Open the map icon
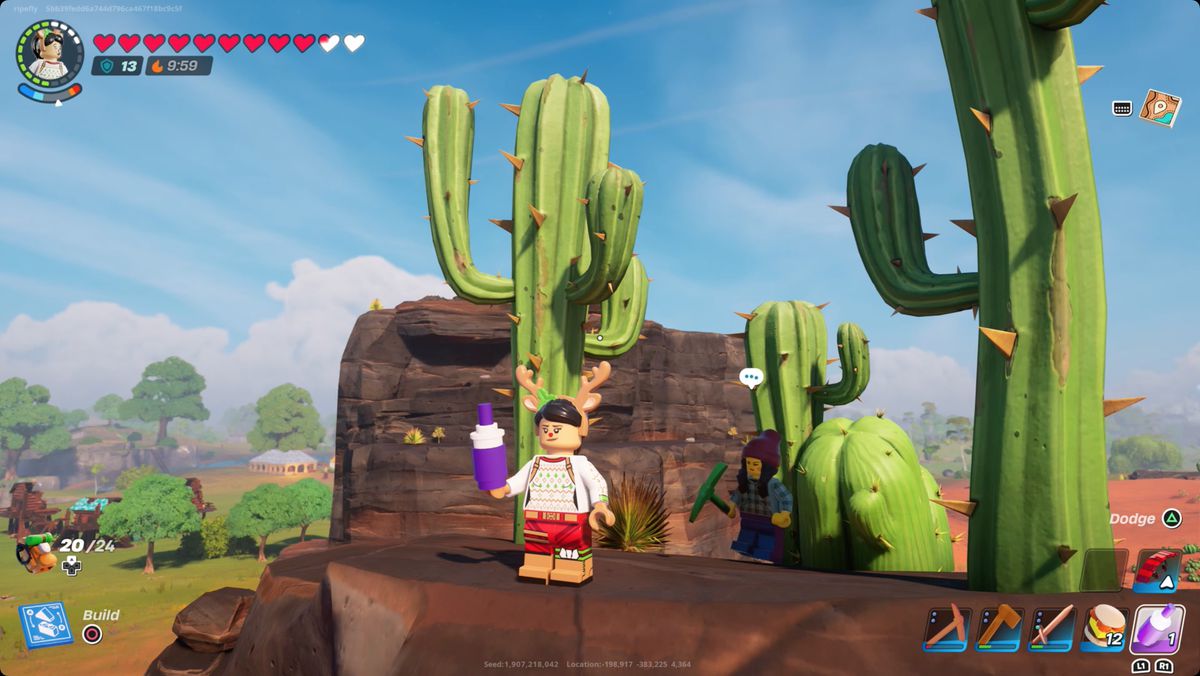The width and height of the screenshot is (1200, 676). coord(1160,108)
